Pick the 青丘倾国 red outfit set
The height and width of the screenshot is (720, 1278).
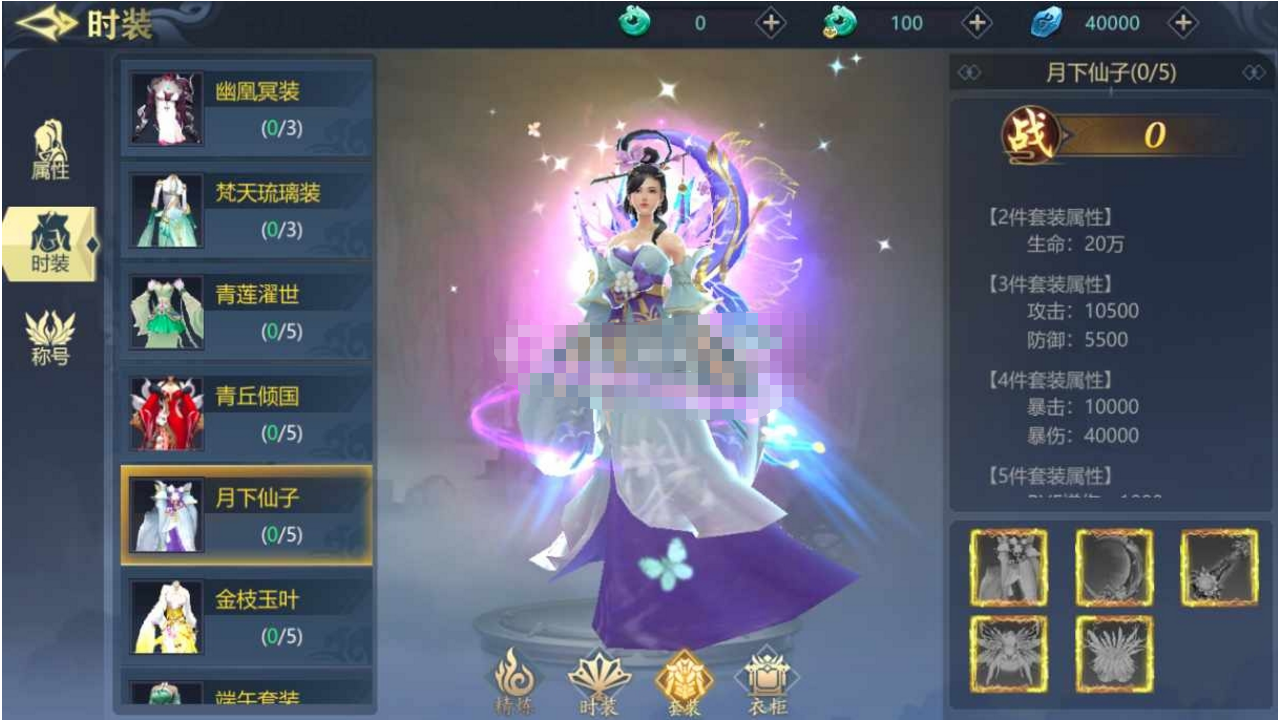247,413
